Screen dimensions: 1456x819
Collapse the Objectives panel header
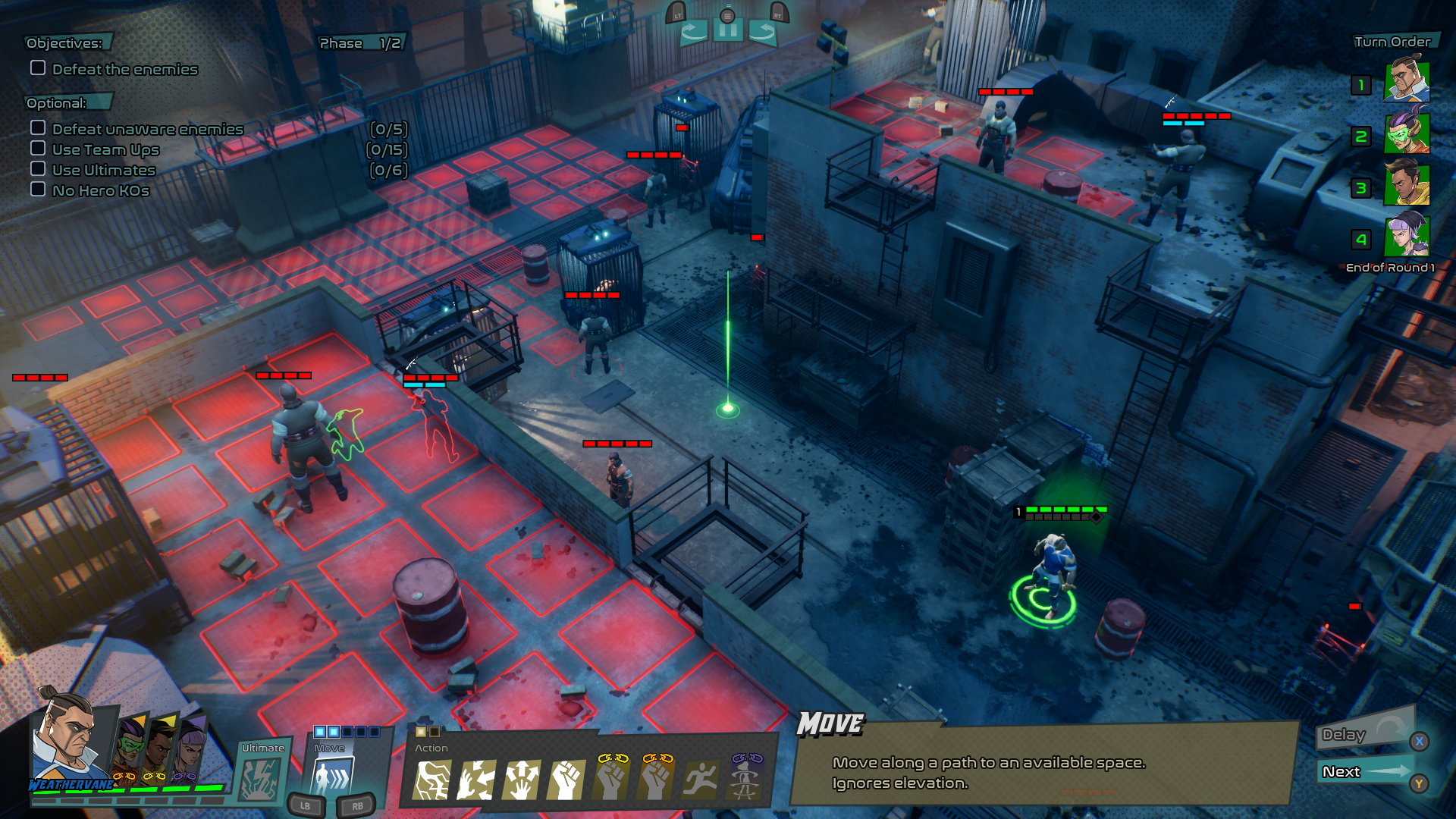click(x=64, y=43)
